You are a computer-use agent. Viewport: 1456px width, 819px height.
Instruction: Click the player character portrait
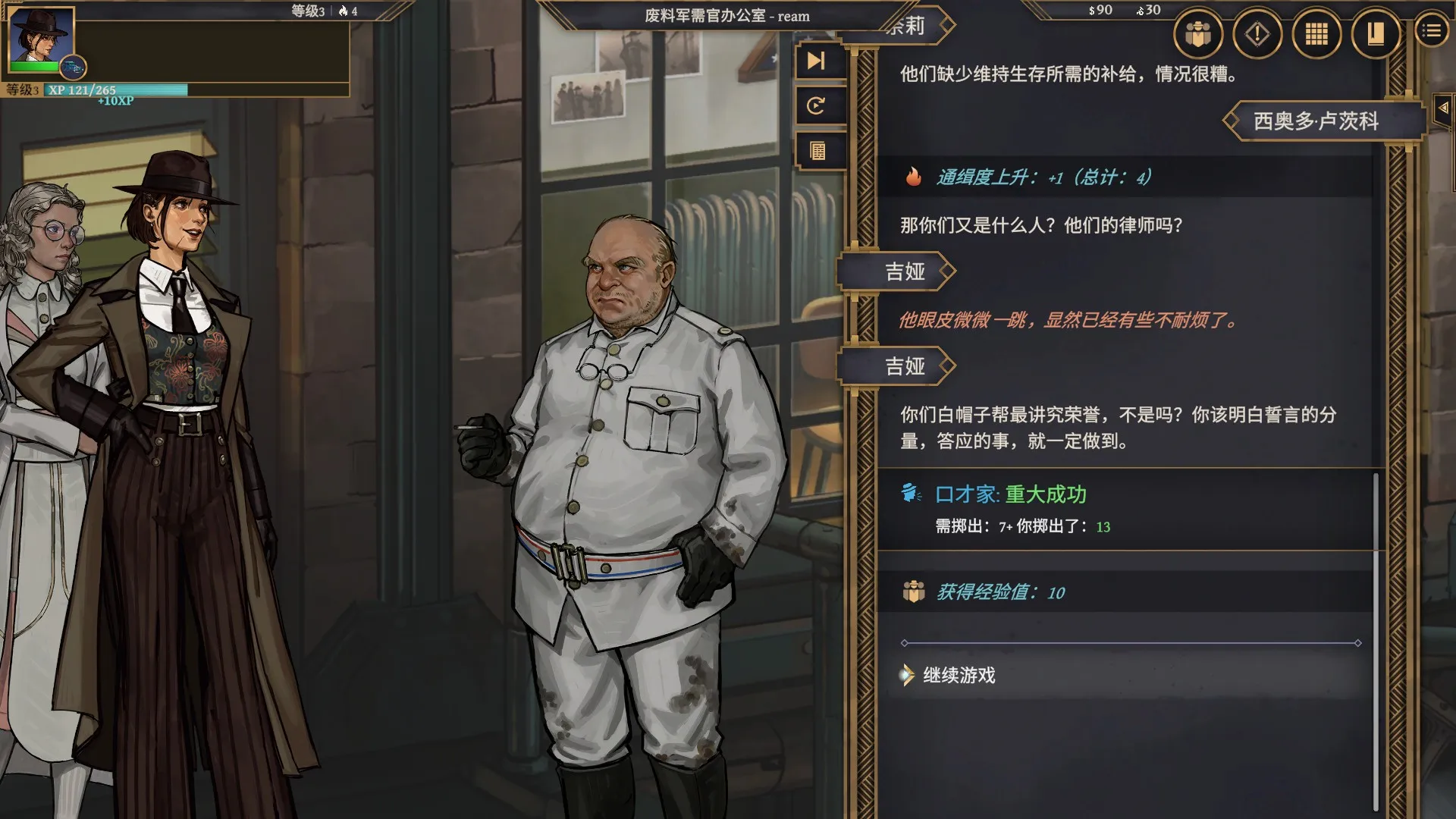click(x=42, y=38)
